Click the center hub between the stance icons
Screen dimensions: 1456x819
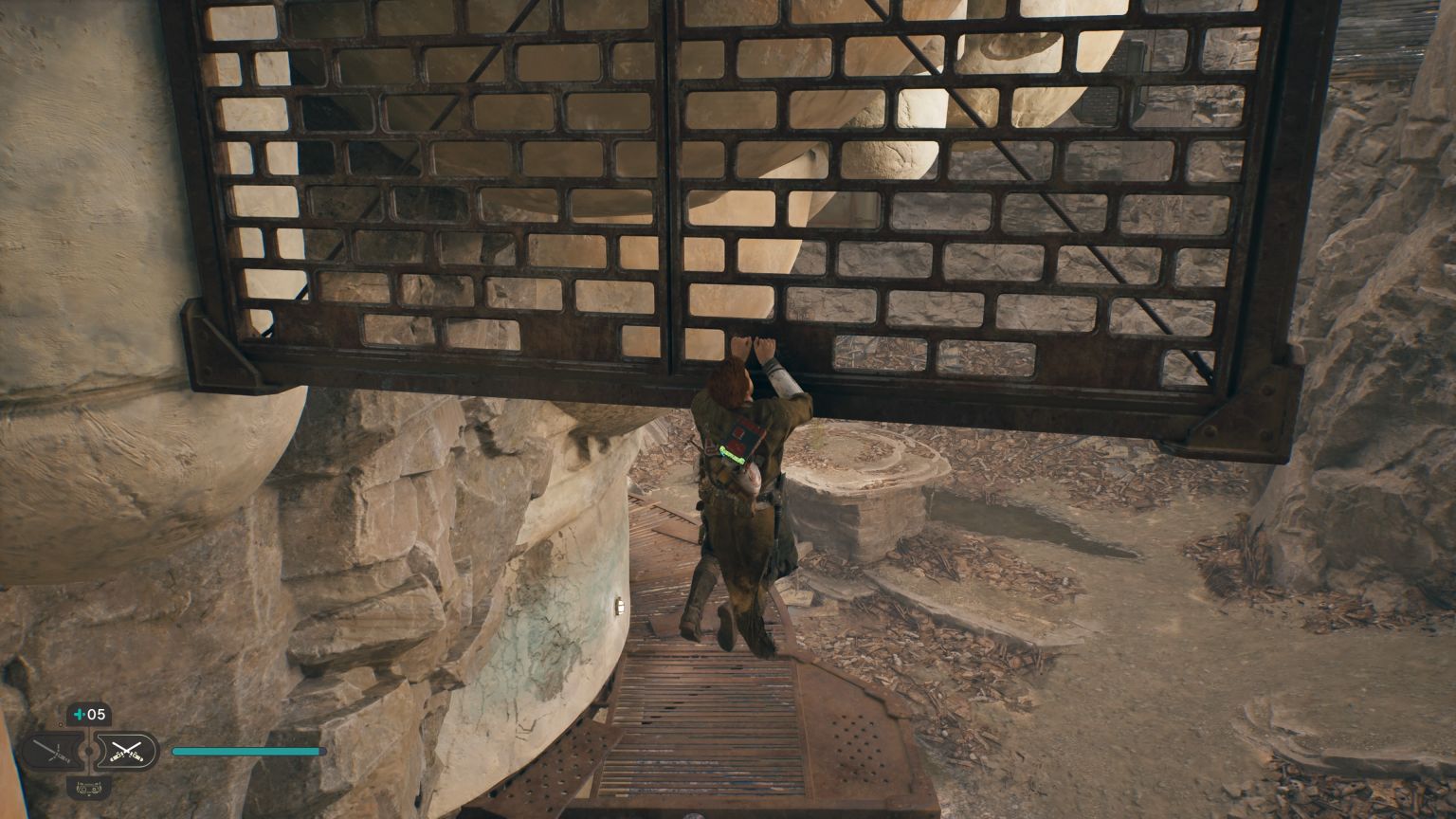[88, 750]
